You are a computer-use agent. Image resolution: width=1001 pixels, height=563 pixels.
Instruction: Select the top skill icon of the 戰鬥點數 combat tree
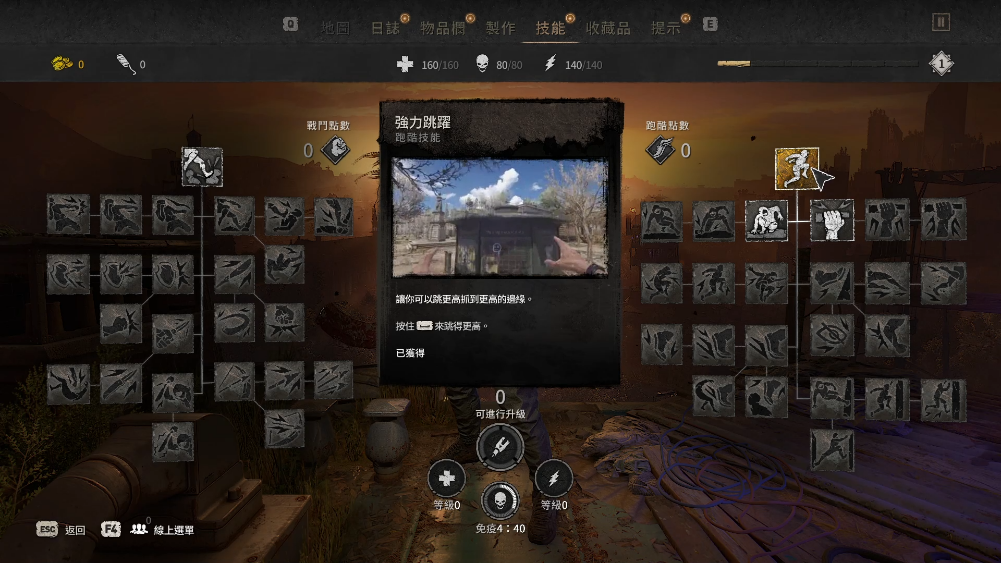(202, 167)
